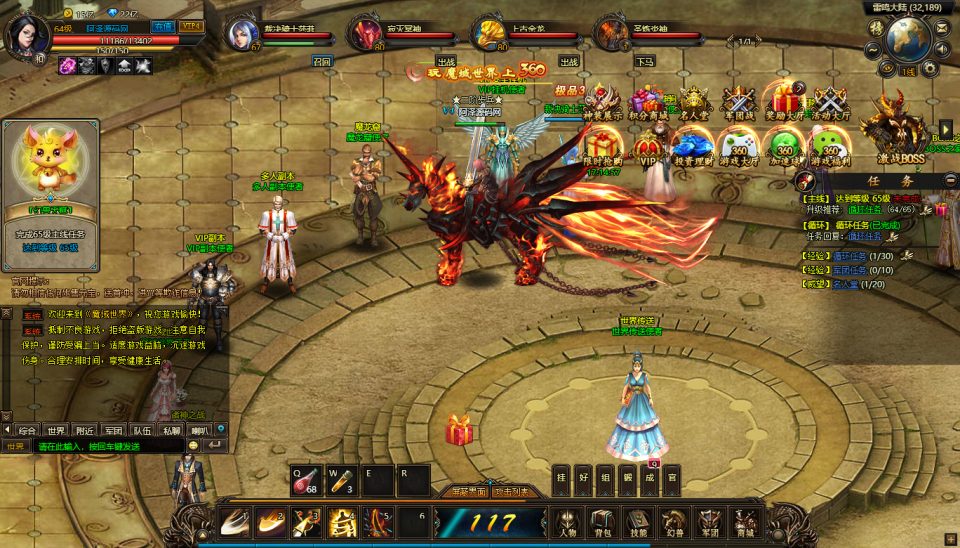Open the 幻兽 pet panel
This screenshot has width=960, height=548.
coord(673,522)
